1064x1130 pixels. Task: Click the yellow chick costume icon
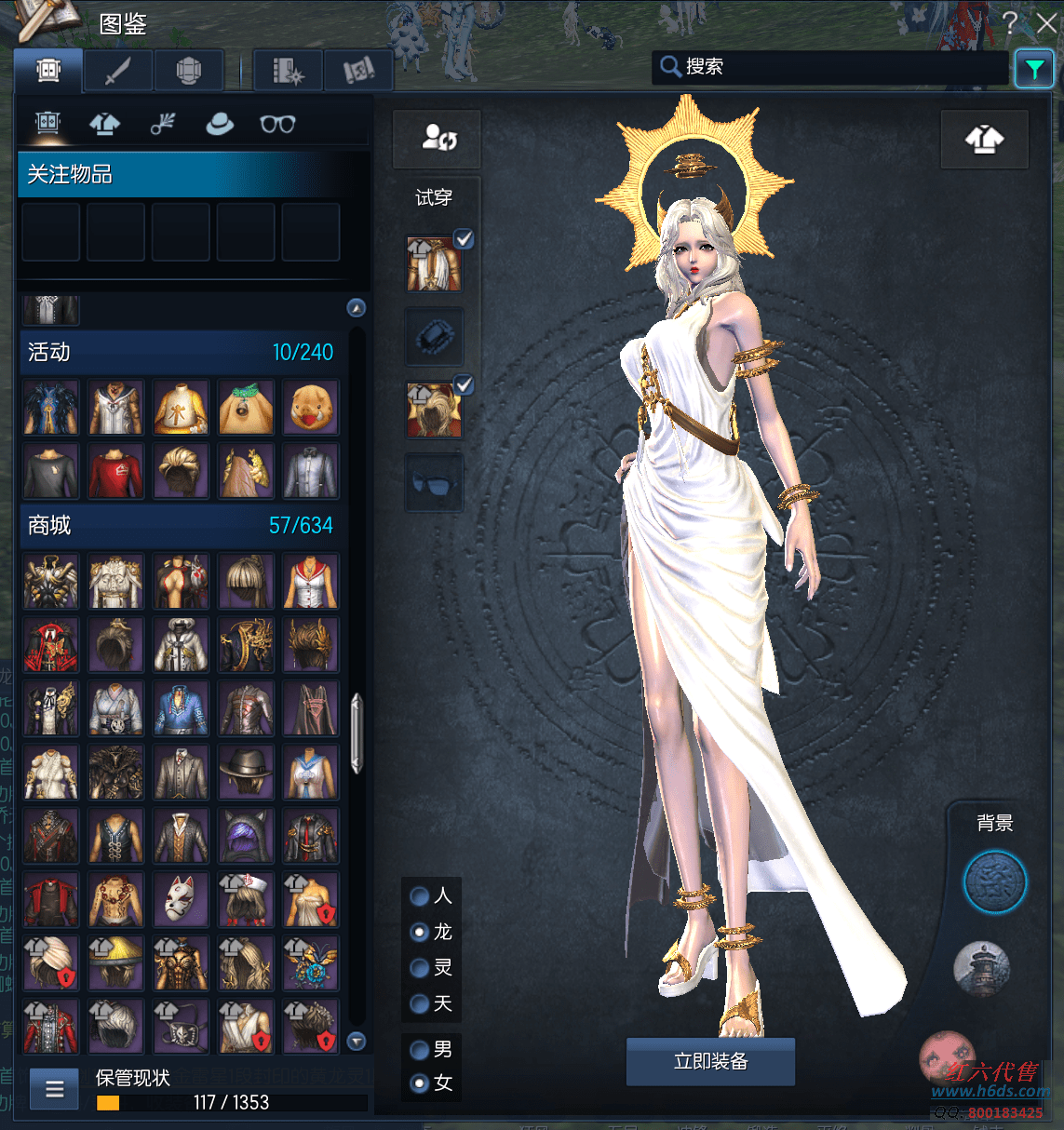coord(311,408)
